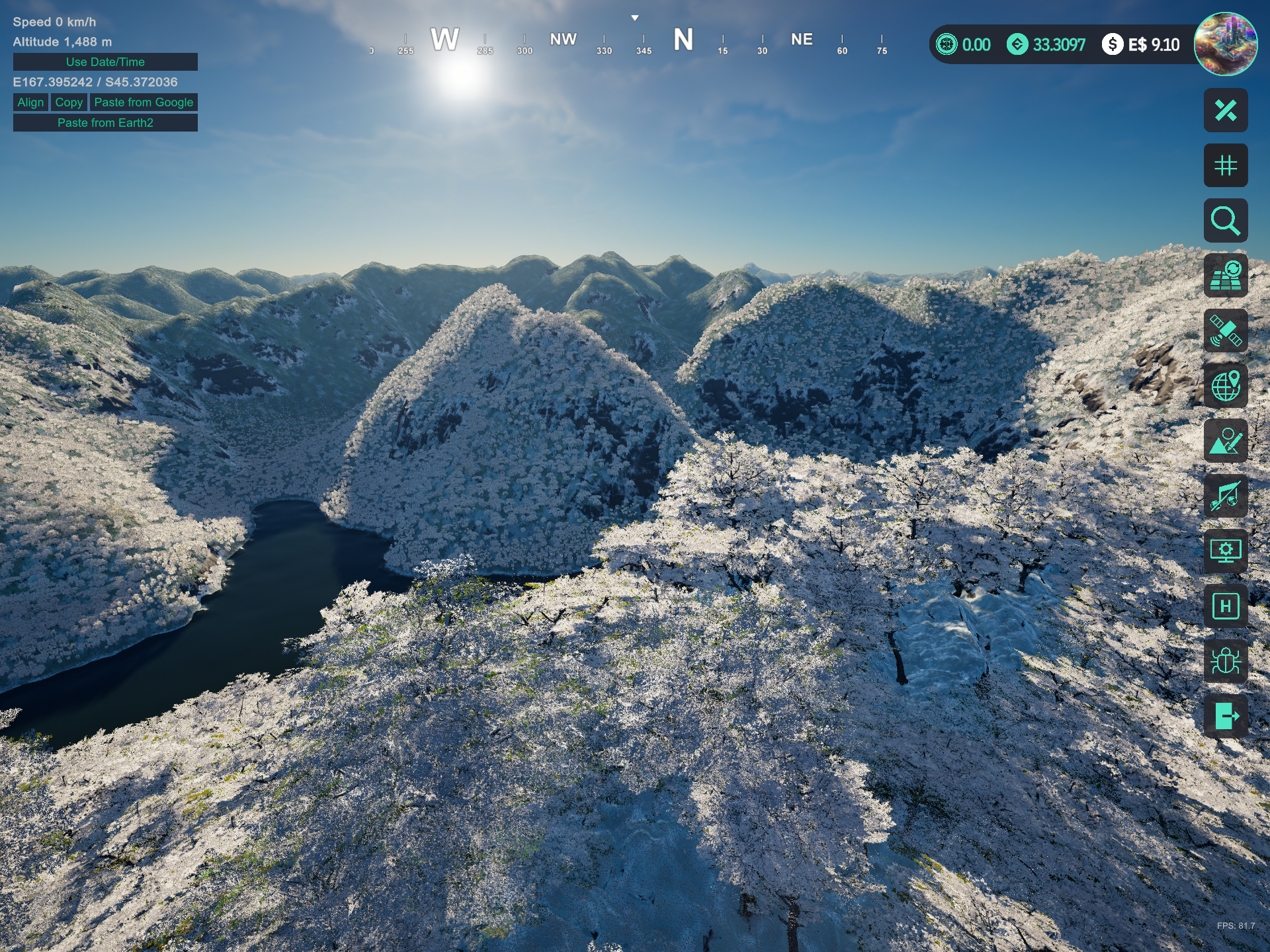The width and height of the screenshot is (1270, 952).
Task: Choose Paste from Google
Action: pos(144,102)
